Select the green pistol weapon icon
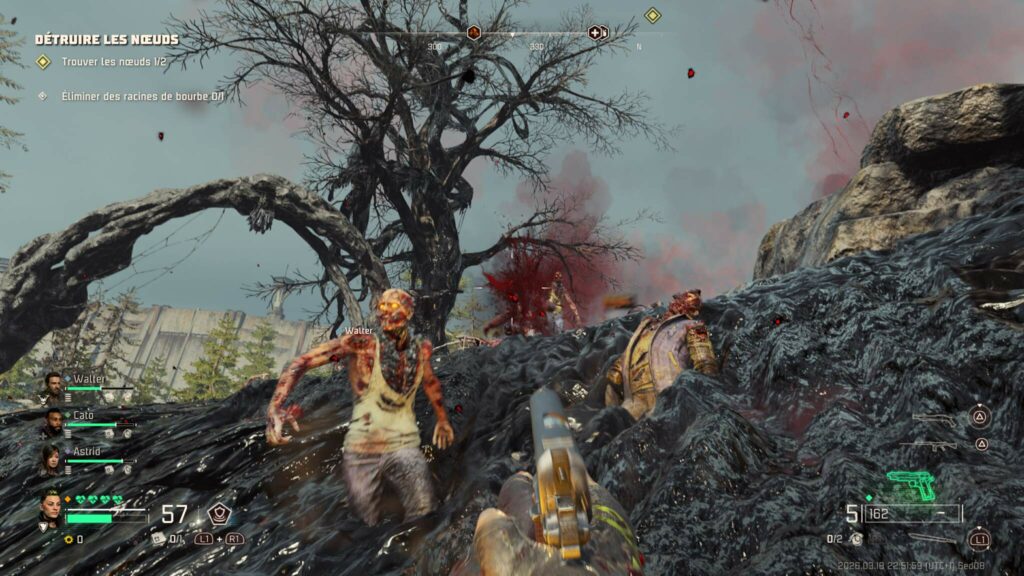Screen dimensions: 1024x576 (x=910, y=484)
